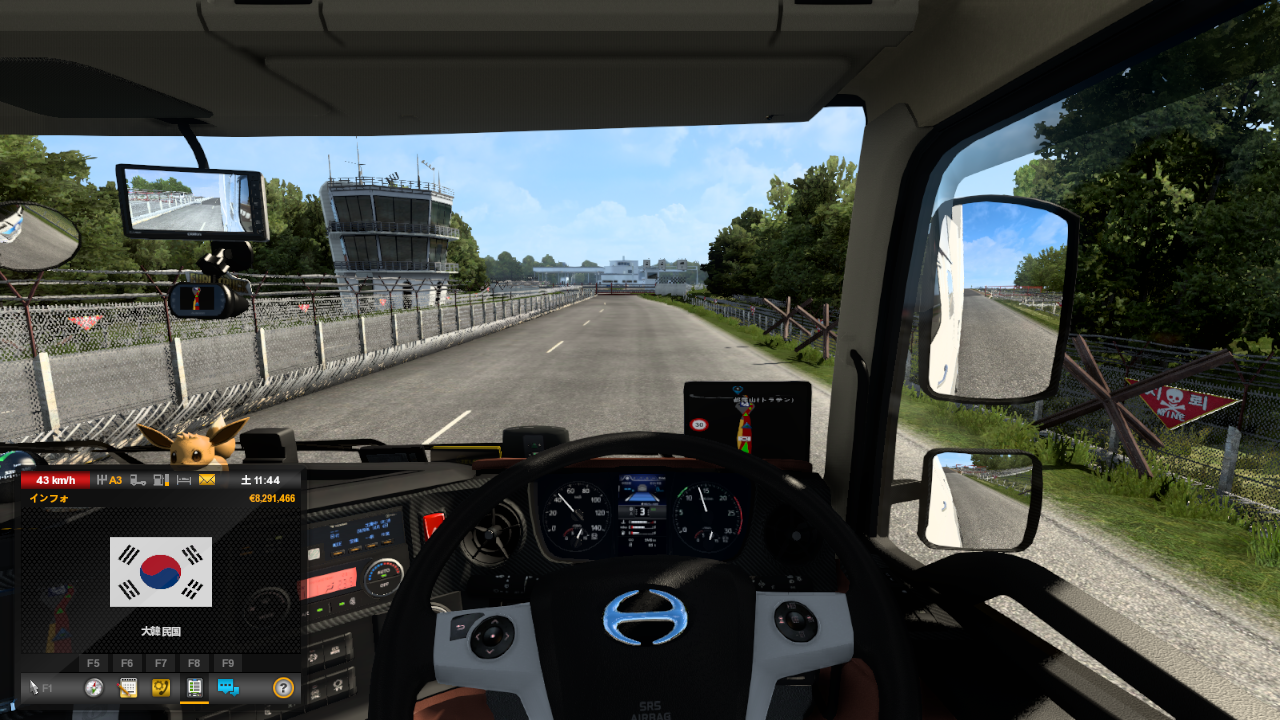Select the truck info tablet tab
1280x720 pixels.
pos(194,687)
